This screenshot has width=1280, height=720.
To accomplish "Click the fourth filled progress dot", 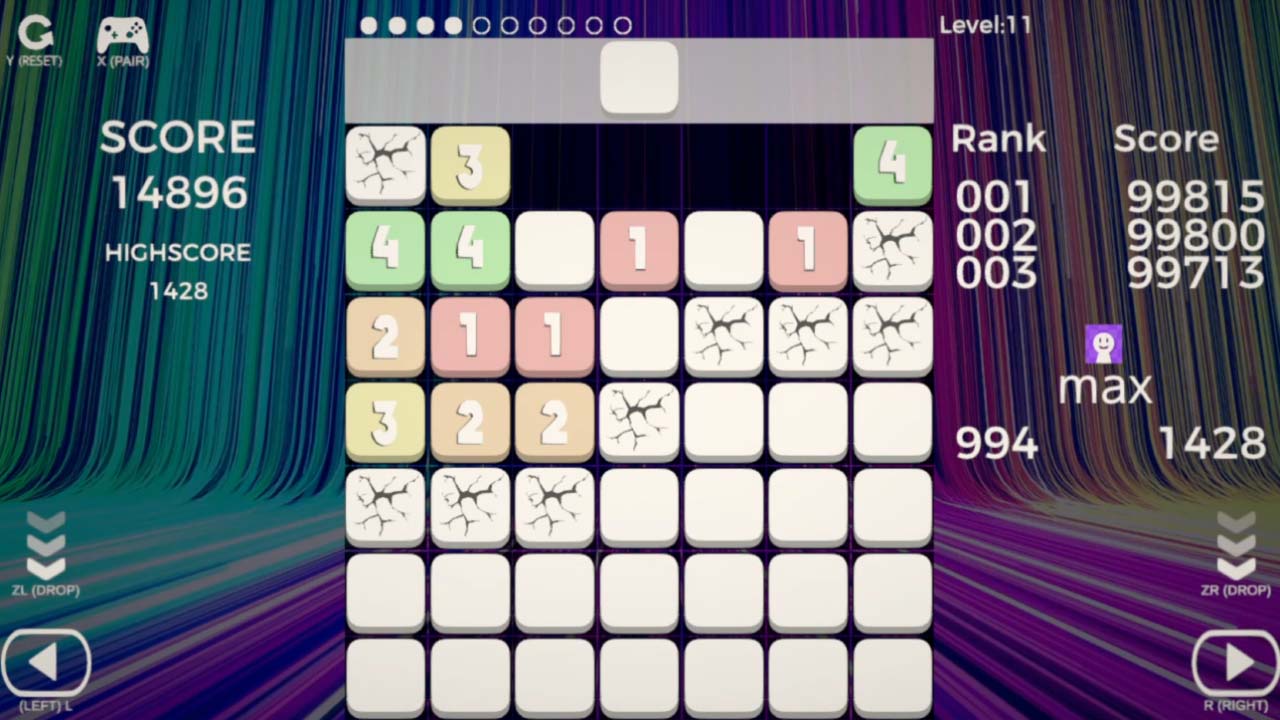I will [x=452, y=25].
